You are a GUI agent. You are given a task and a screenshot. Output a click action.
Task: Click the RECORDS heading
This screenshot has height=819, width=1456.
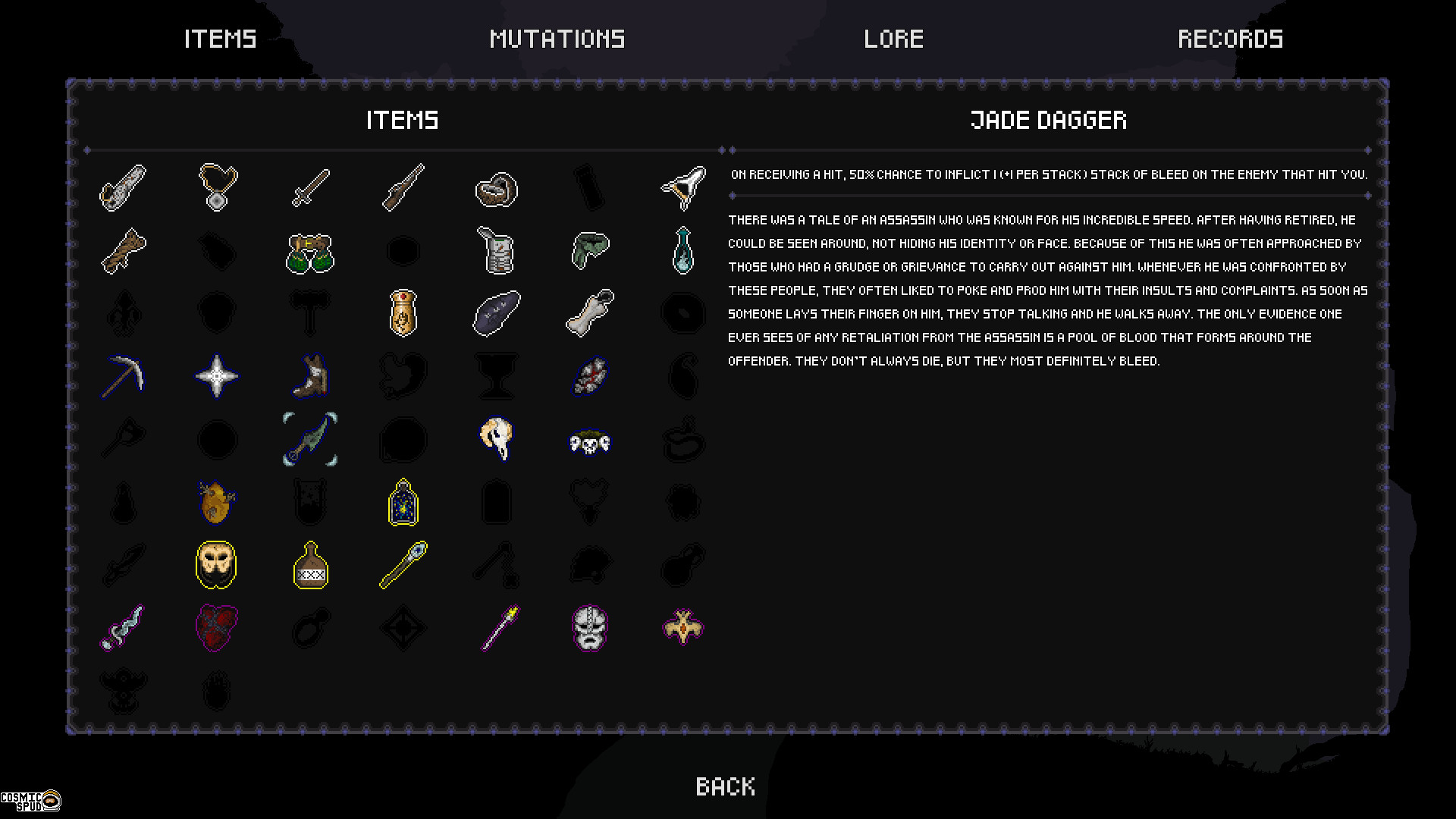(1229, 39)
